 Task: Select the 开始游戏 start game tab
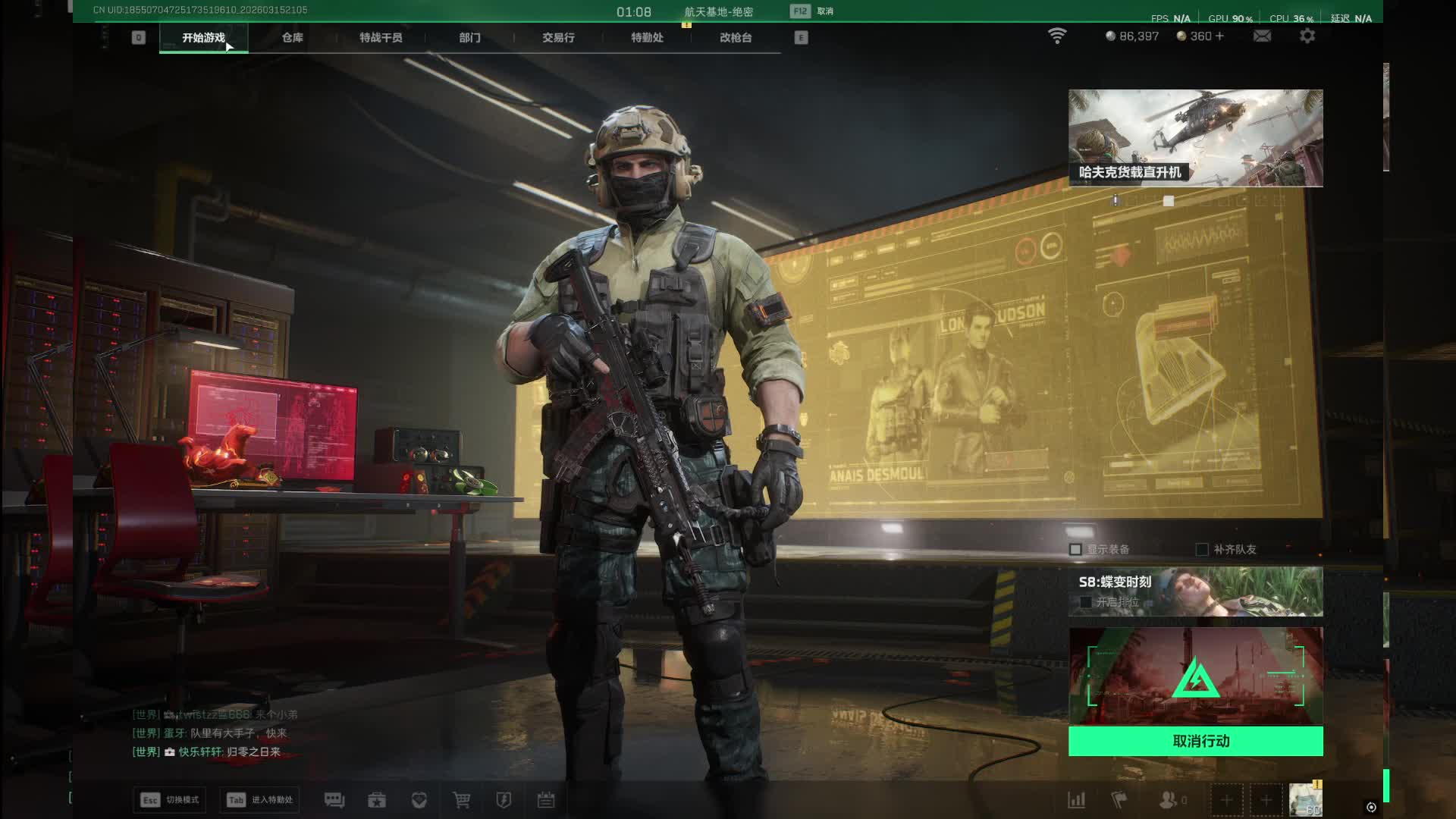click(203, 37)
